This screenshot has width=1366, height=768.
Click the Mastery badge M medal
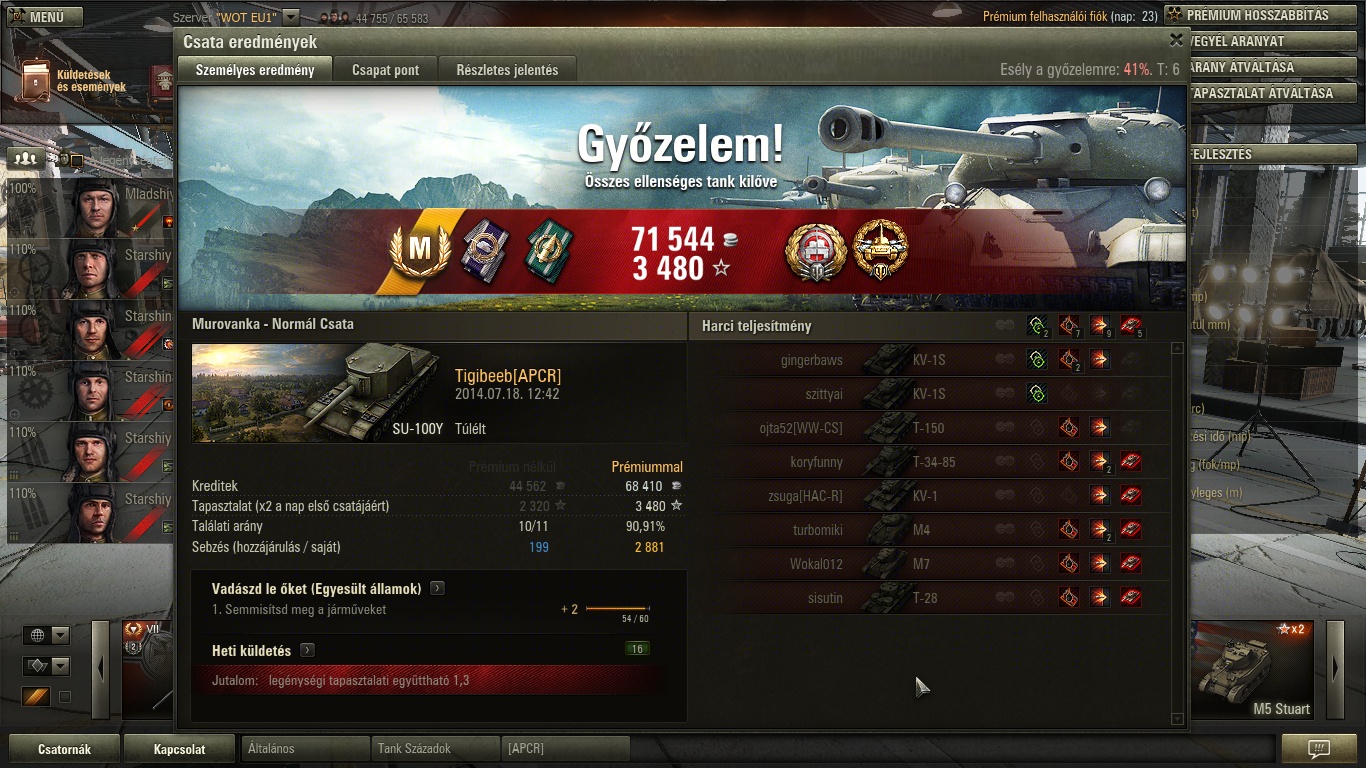click(419, 251)
